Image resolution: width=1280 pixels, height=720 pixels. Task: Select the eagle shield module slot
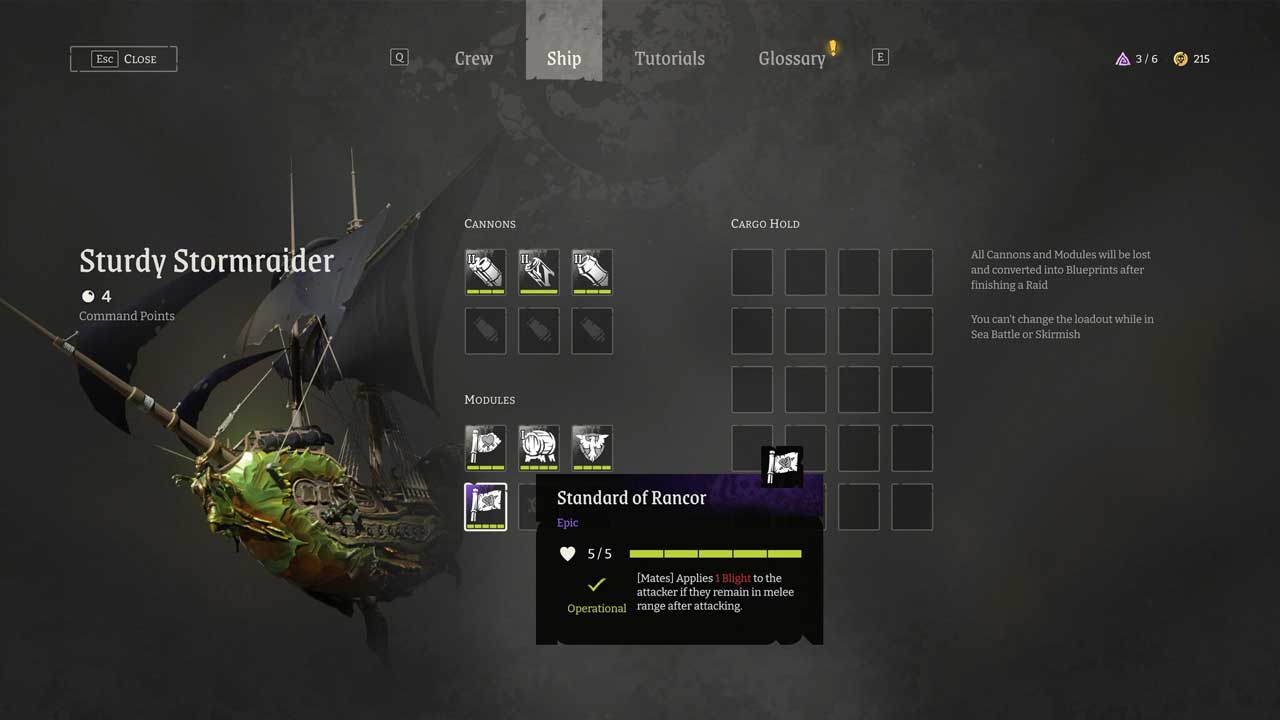click(x=592, y=447)
